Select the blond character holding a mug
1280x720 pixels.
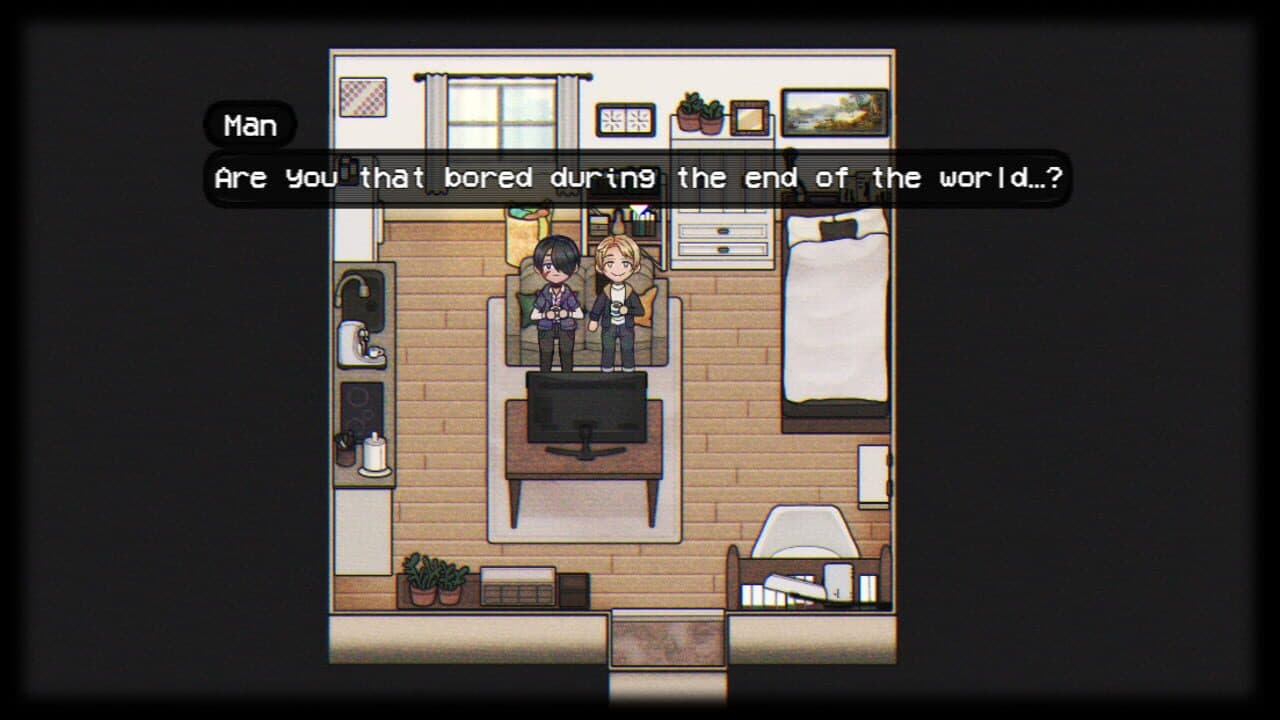[x=614, y=290]
